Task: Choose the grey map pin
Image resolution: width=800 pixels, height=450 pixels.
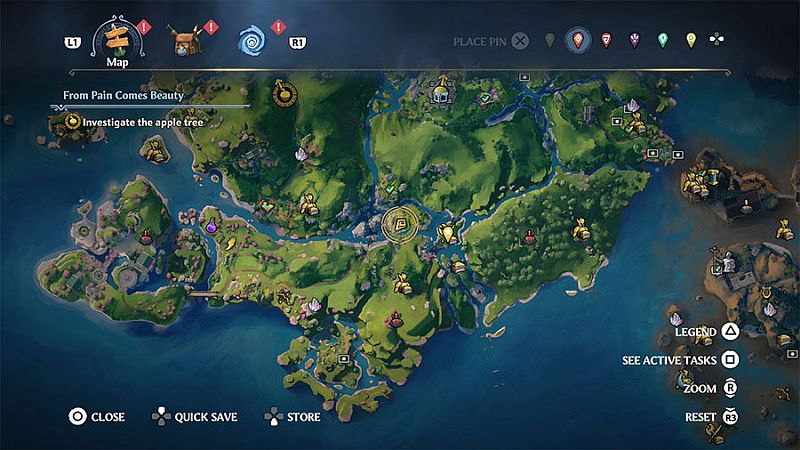Action: [x=549, y=41]
